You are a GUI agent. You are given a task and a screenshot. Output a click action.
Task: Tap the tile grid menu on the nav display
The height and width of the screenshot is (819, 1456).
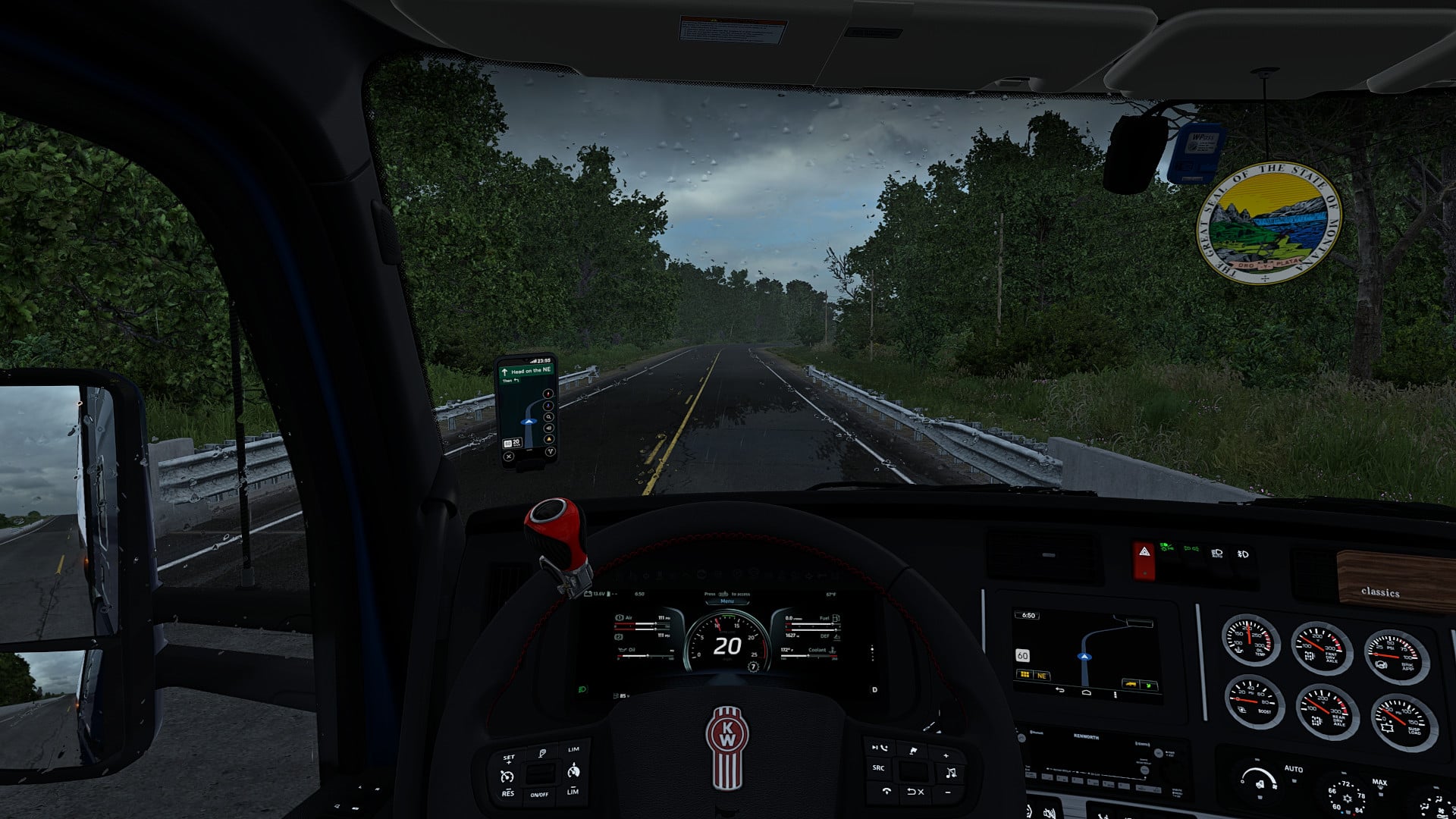1025,675
